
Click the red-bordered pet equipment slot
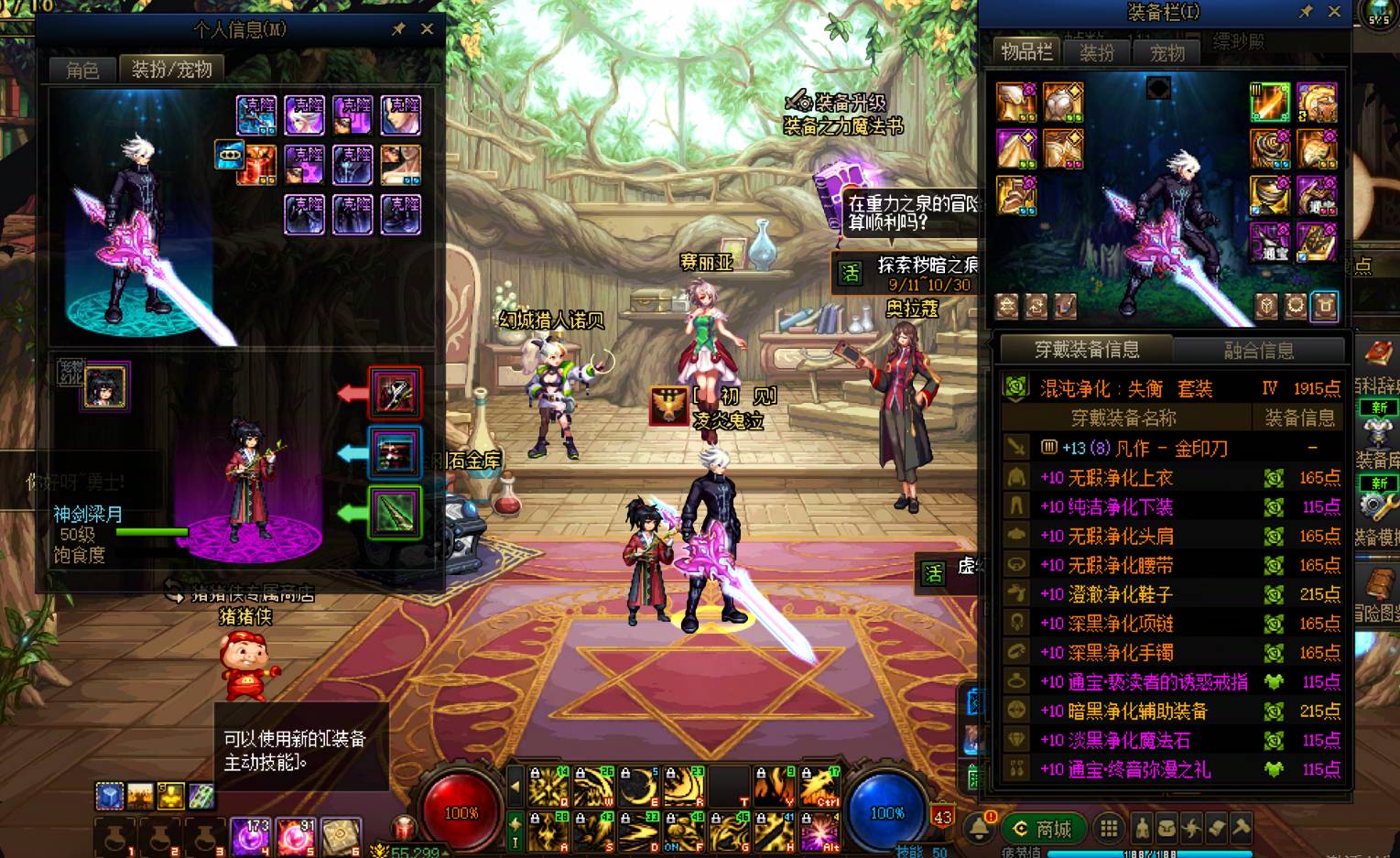[395, 394]
